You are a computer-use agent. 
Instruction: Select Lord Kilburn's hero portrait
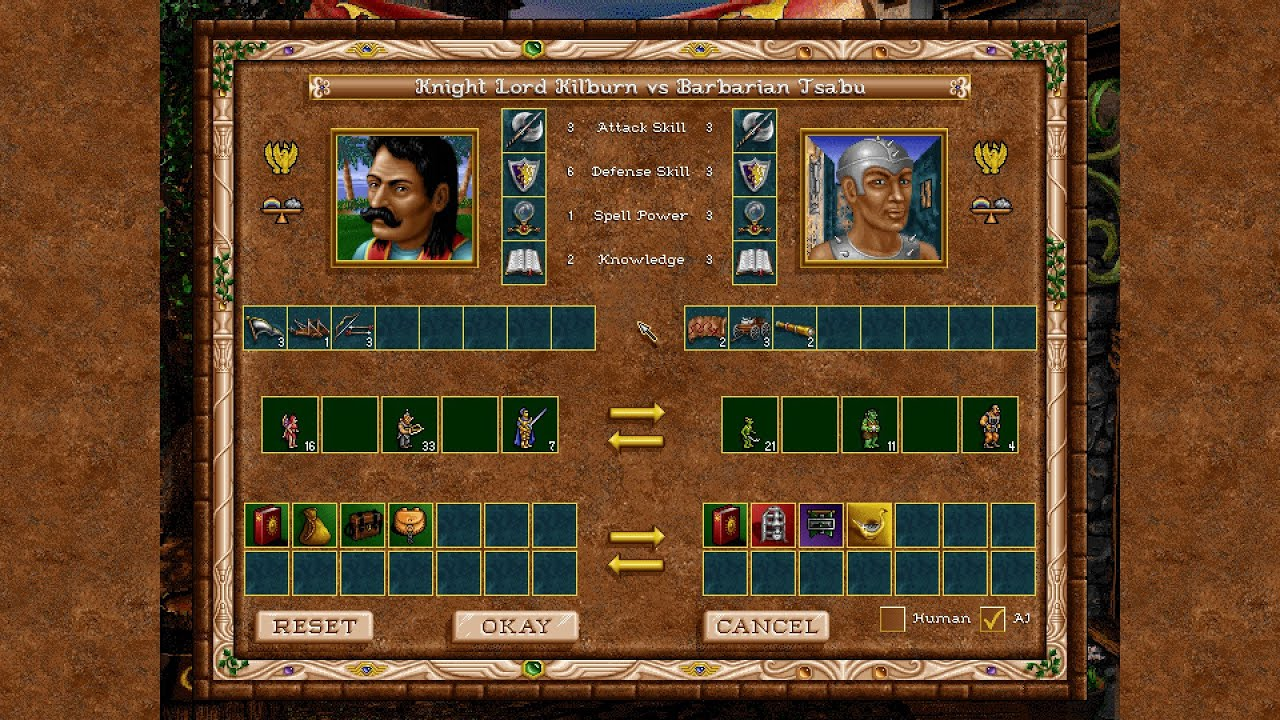[x=405, y=198]
